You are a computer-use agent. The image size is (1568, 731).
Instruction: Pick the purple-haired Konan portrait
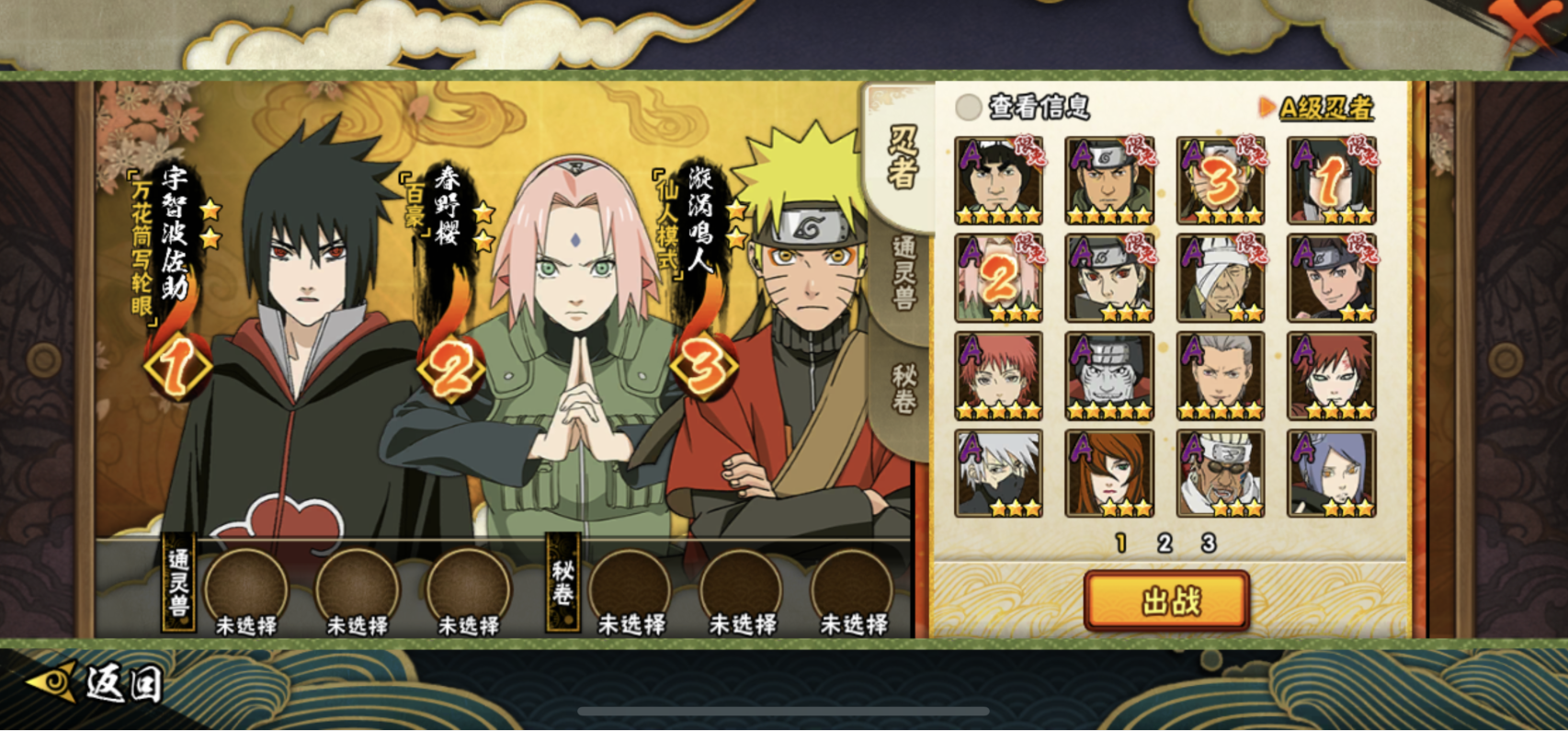pyautogui.click(x=1331, y=474)
